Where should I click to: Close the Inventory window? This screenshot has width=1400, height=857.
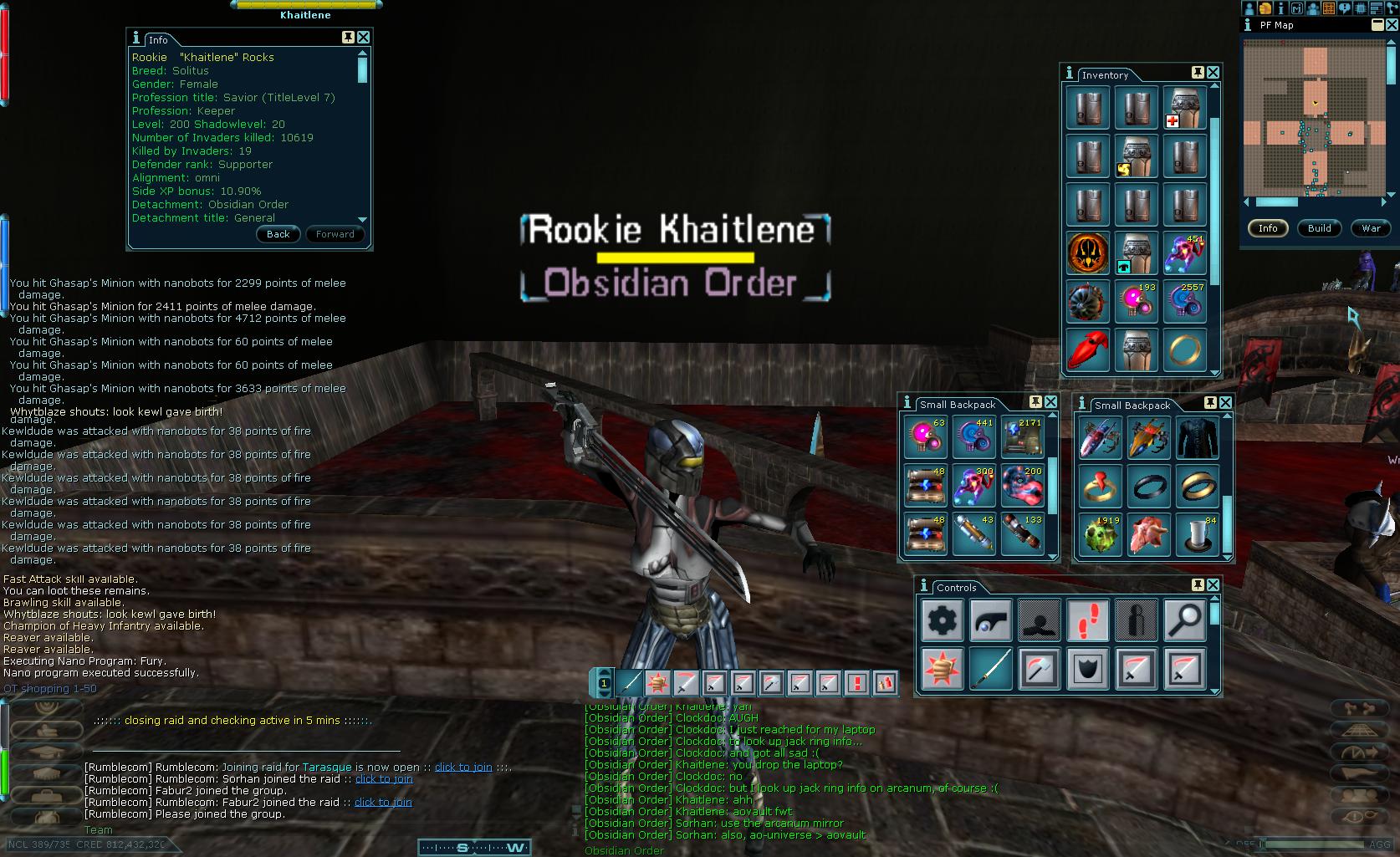[x=1213, y=73]
